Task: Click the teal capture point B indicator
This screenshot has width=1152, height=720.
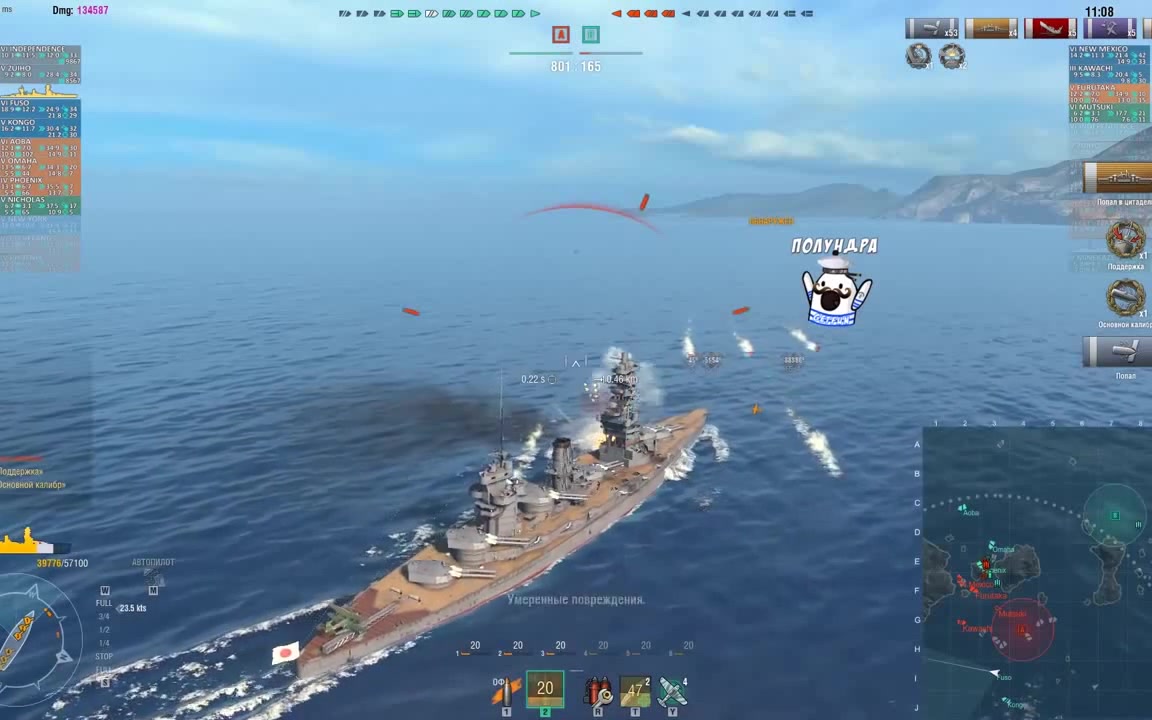Action: pyautogui.click(x=591, y=35)
